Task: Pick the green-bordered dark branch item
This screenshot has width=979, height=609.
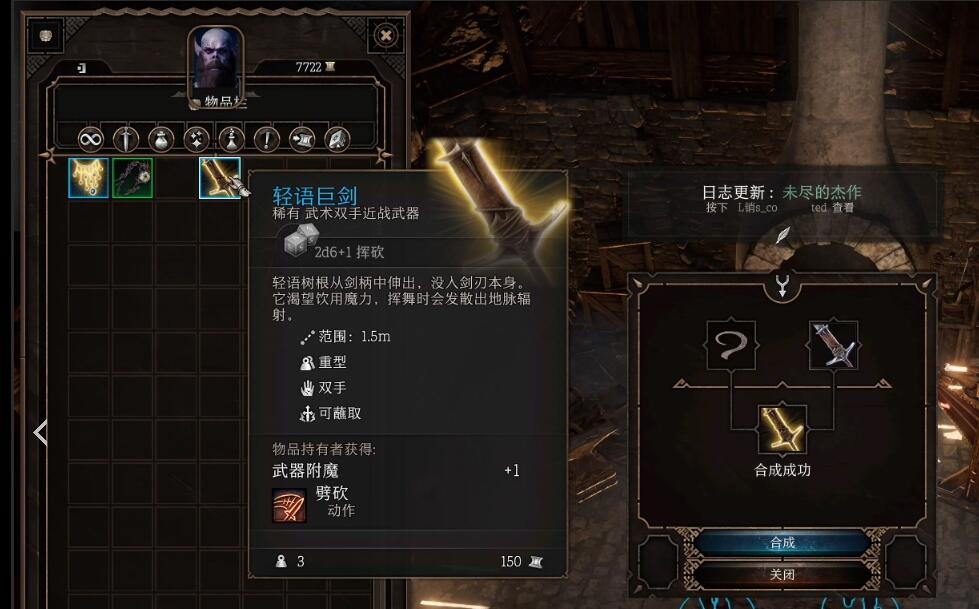Action: click(132, 178)
